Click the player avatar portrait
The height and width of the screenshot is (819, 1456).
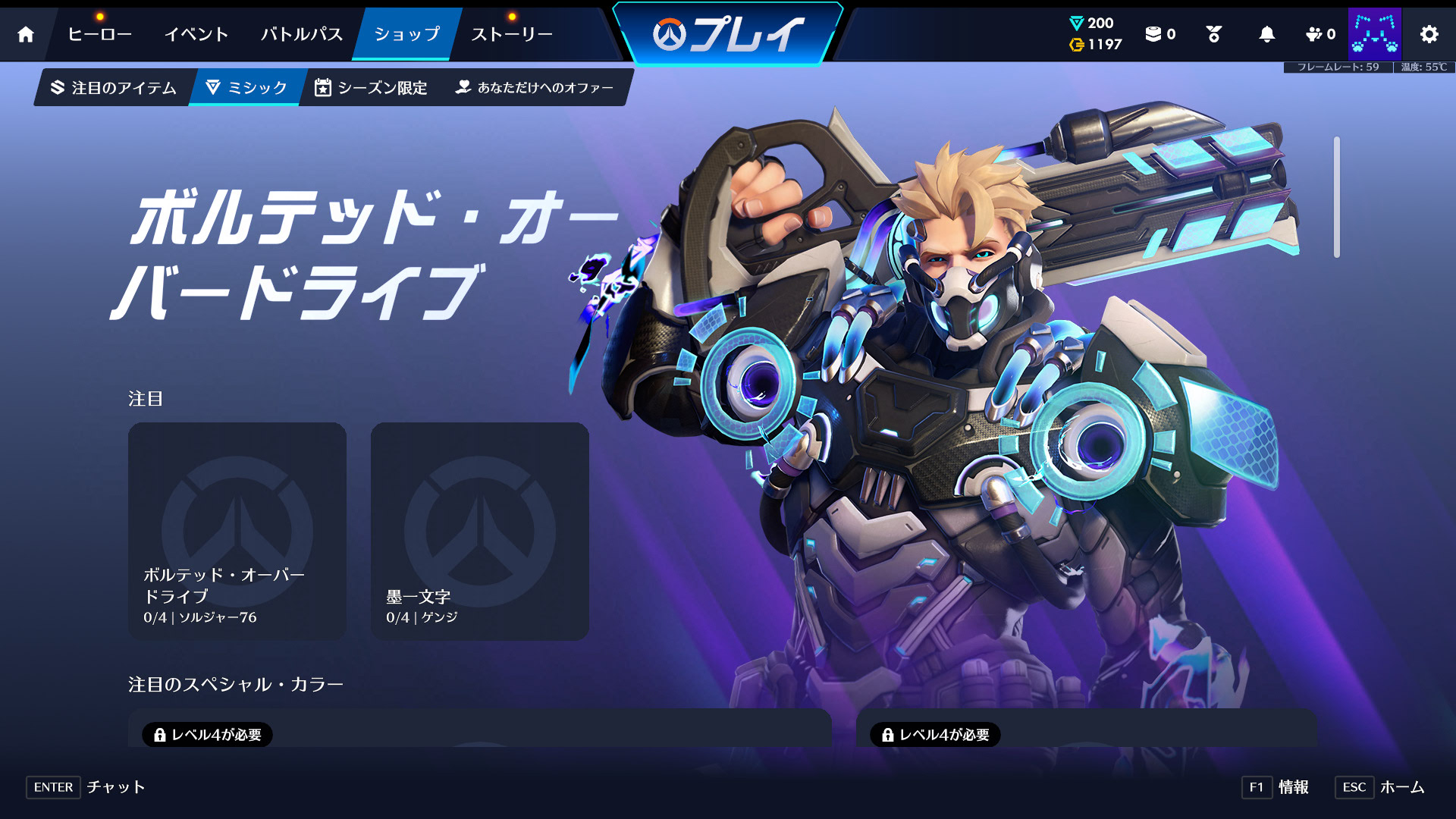[1374, 34]
